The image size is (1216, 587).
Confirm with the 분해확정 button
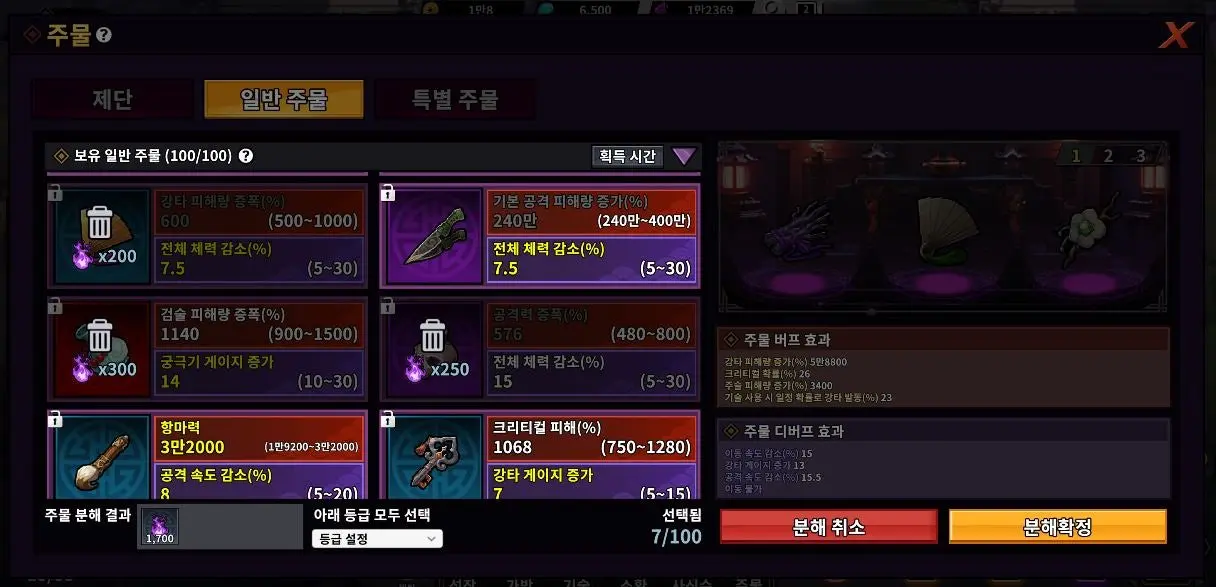coord(1057,527)
